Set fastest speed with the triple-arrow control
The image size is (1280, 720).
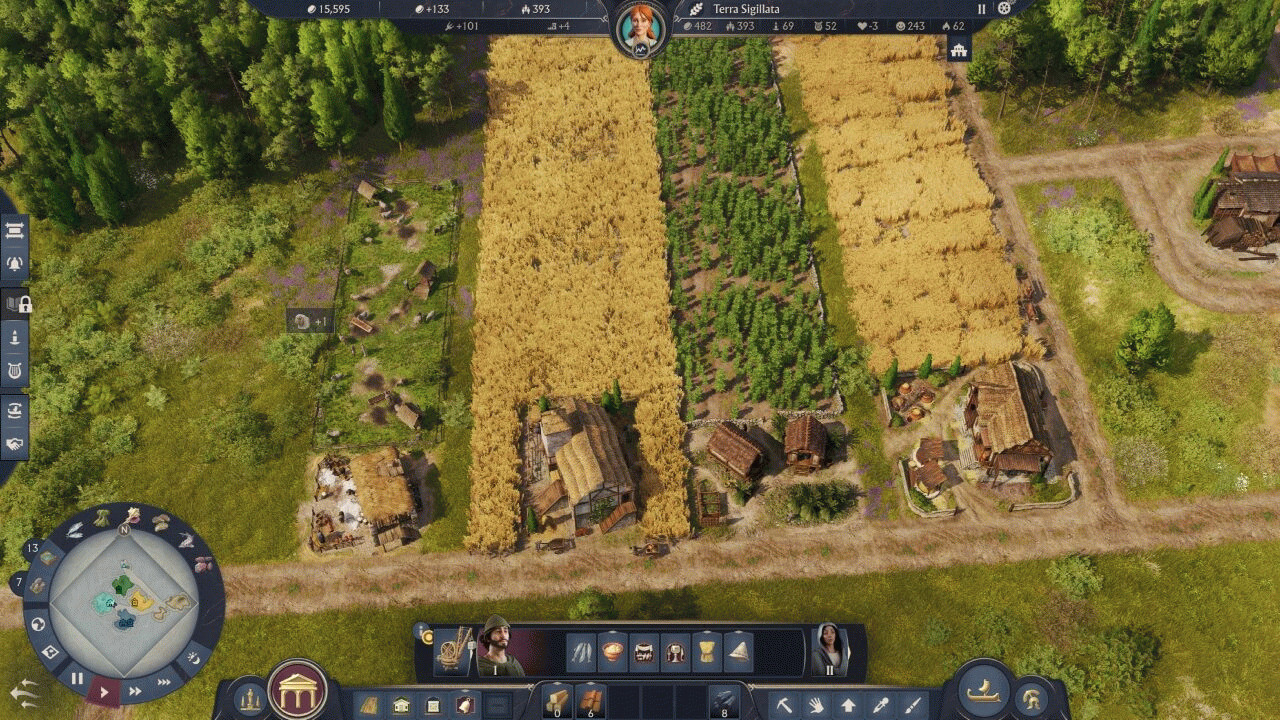tap(164, 682)
